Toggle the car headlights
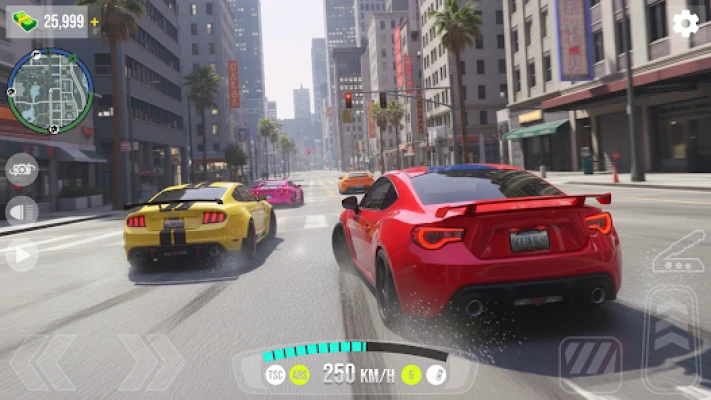Viewport: 711px width, 400px height. pyautogui.click(x=21, y=211)
